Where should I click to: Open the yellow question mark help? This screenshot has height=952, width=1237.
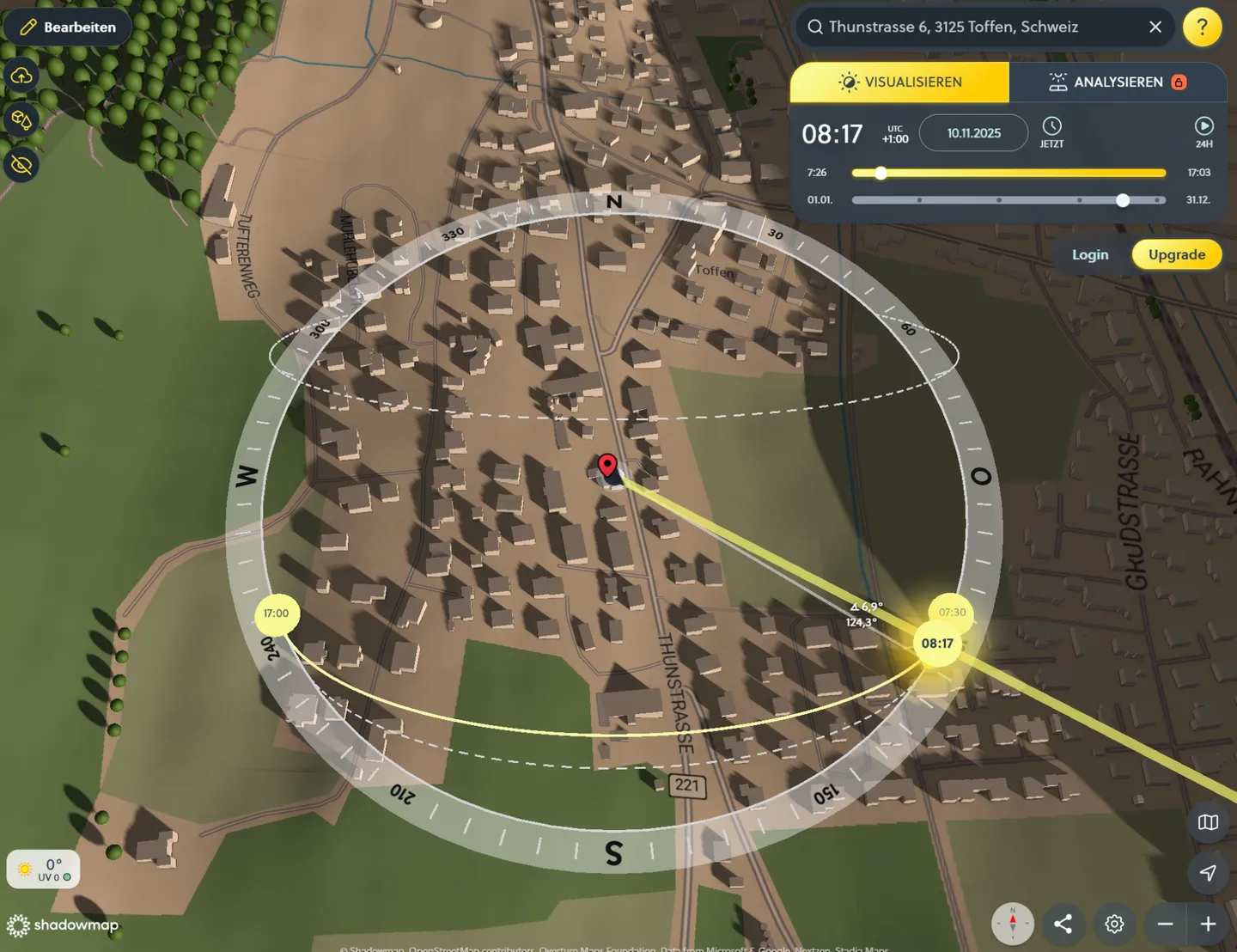(1202, 27)
